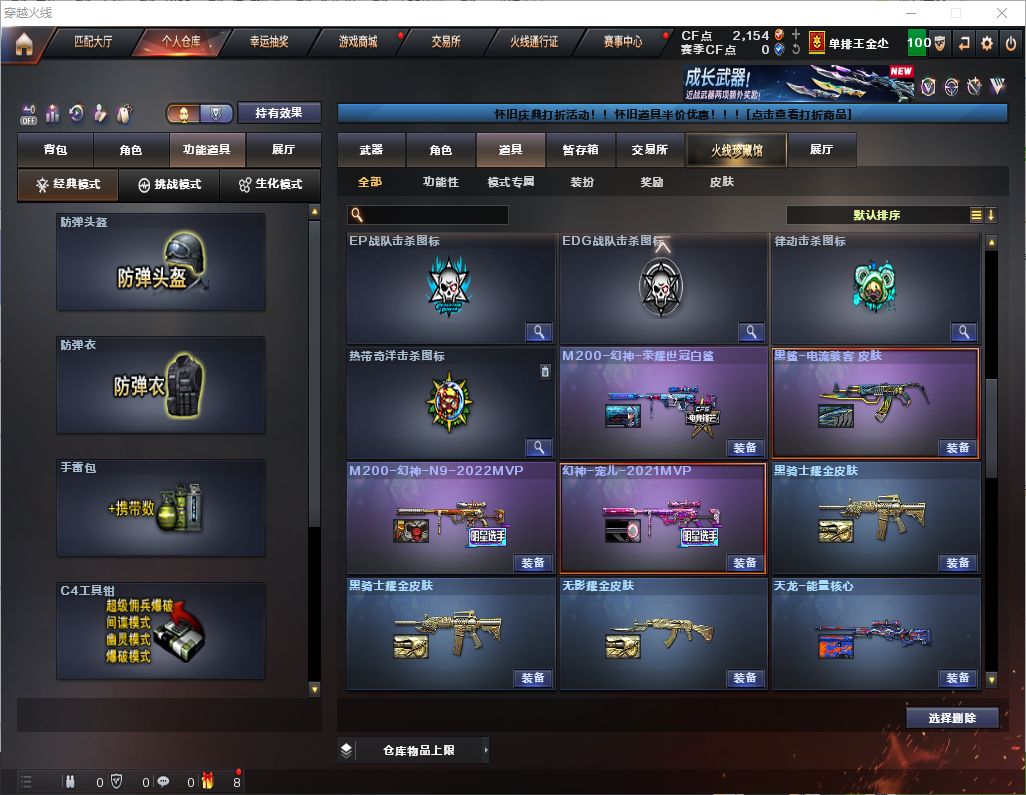Switch to the 武器 weapons storage tab

pyautogui.click(x=371, y=150)
